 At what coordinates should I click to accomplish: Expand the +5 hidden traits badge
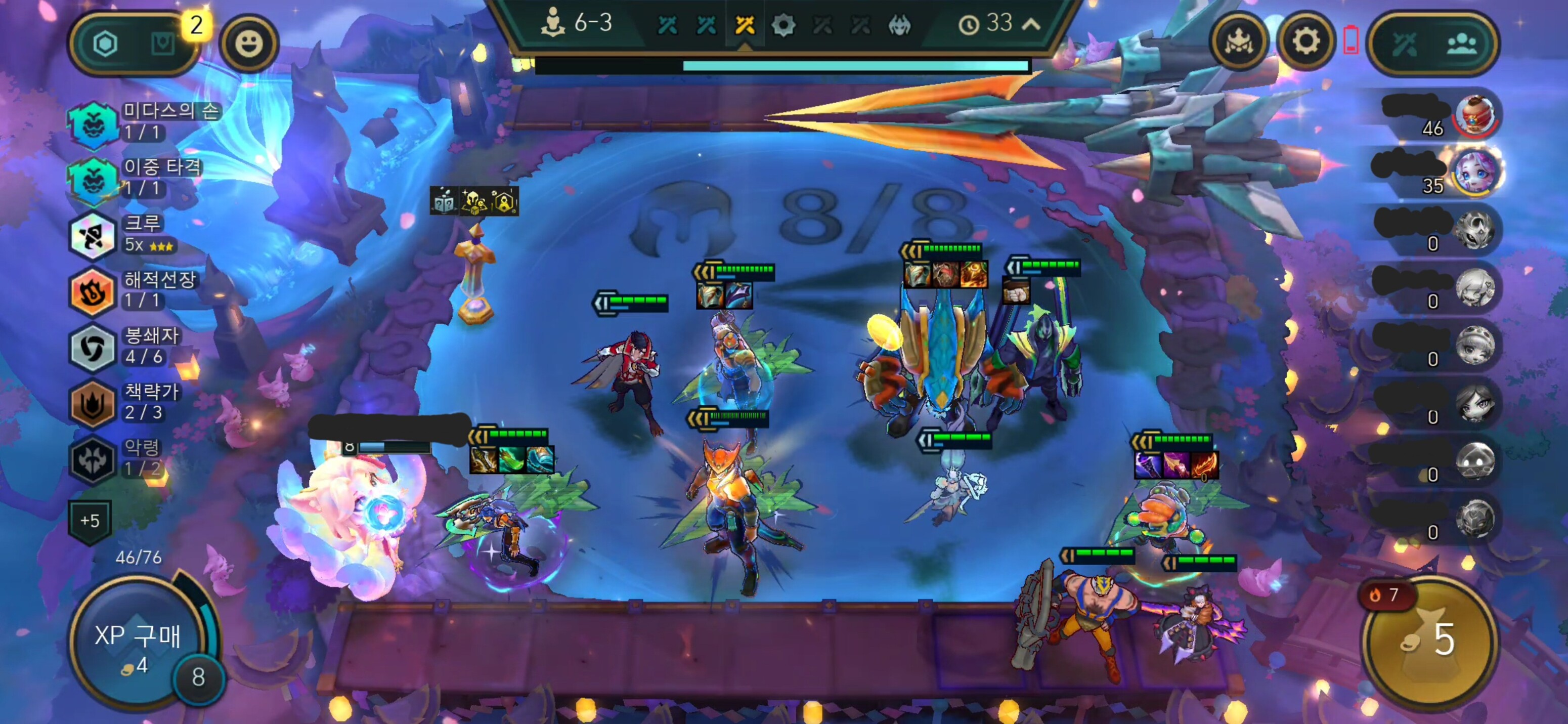point(90,521)
